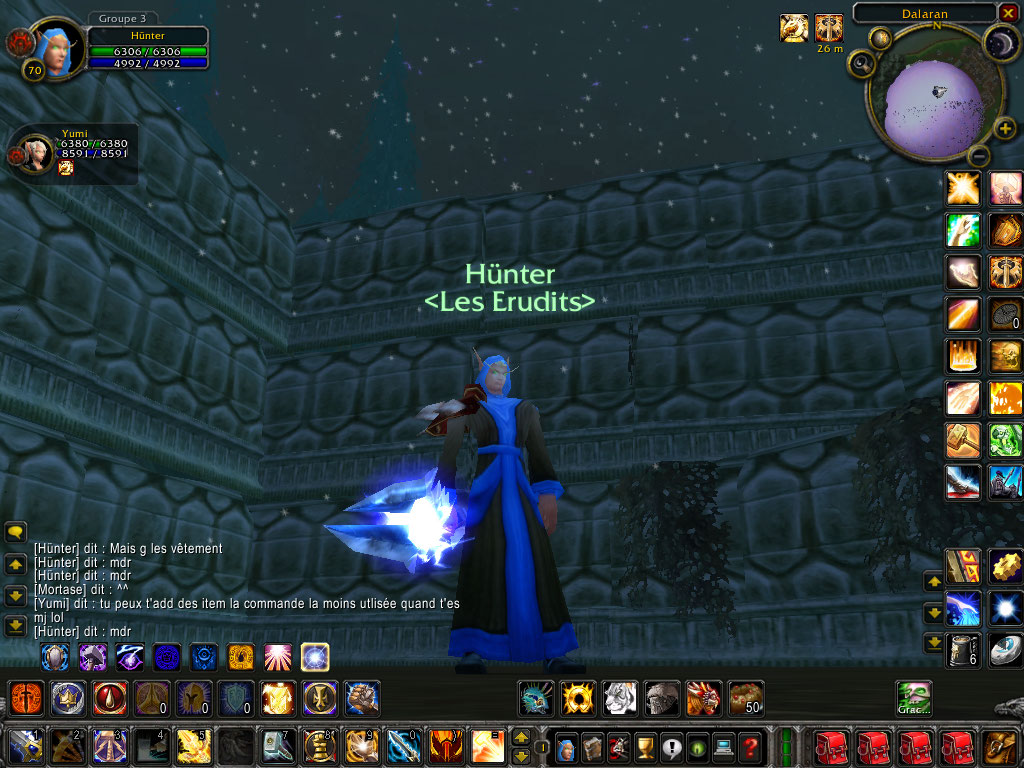The height and width of the screenshot is (768, 1024).
Task: Zoom in on the minimap
Action: (1005, 128)
